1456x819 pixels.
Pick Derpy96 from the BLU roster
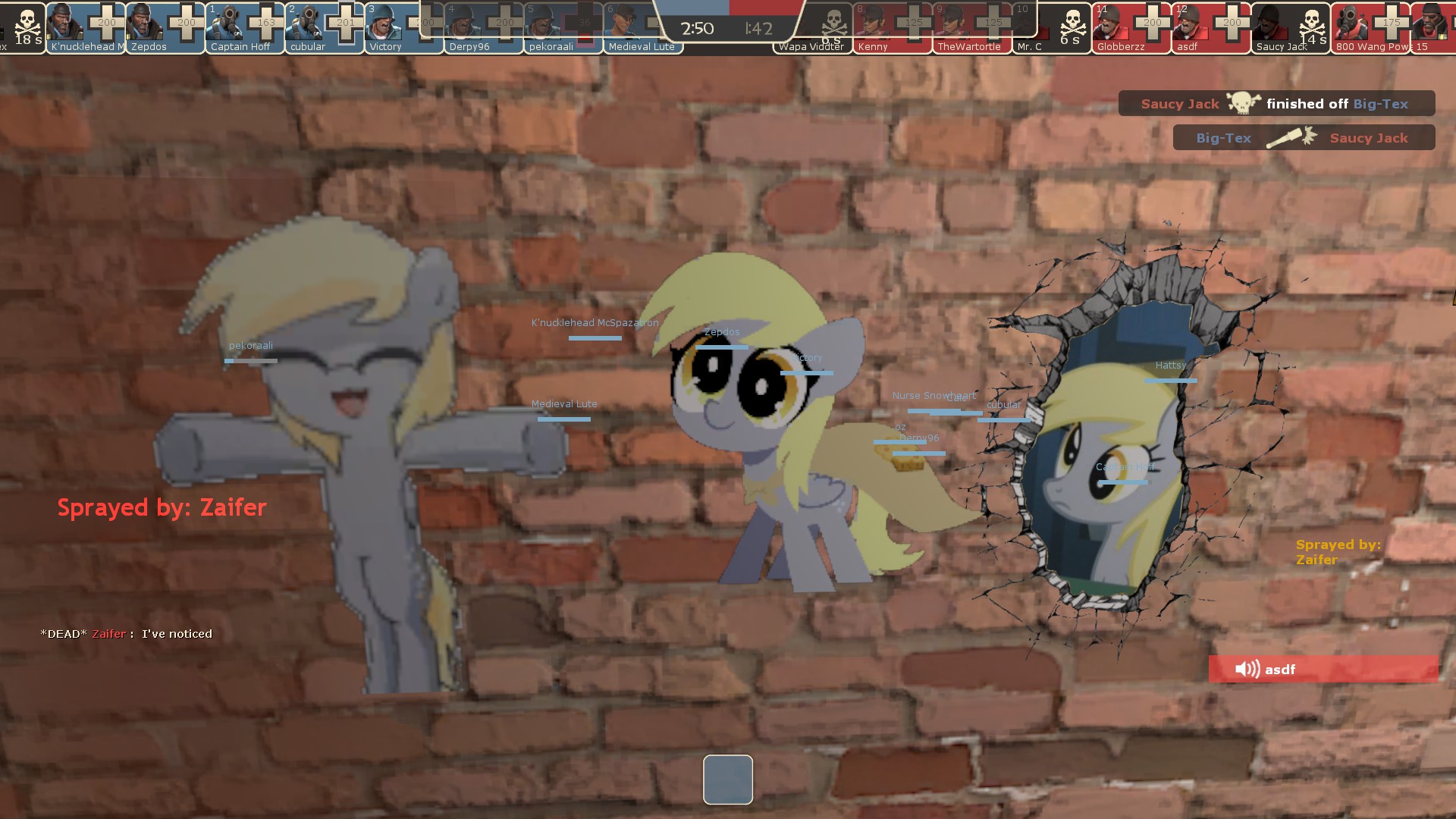[483, 27]
